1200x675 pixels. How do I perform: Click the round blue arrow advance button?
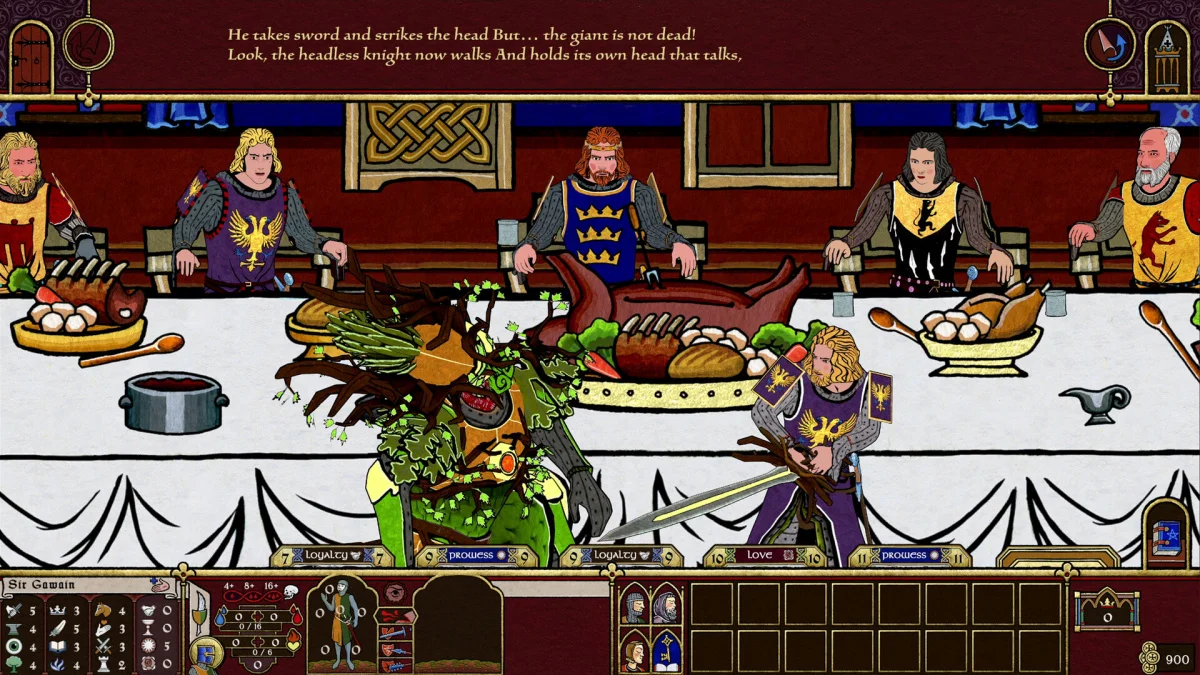pyautogui.click(x=1109, y=45)
